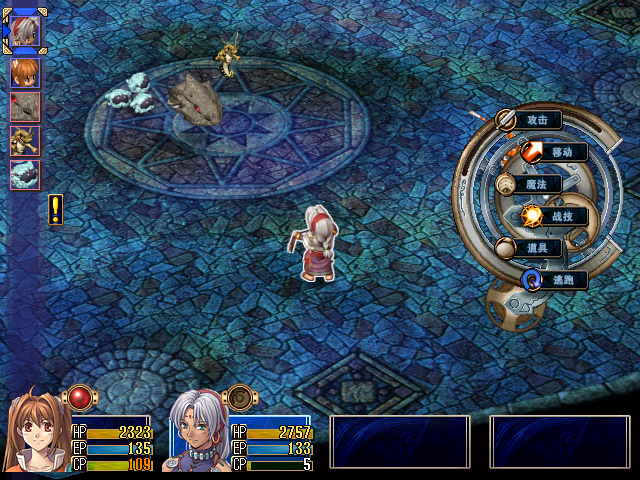Choose the 逃跑 (Escape) command
The width and height of the screenshot is (640, 480).
point(561,280)
